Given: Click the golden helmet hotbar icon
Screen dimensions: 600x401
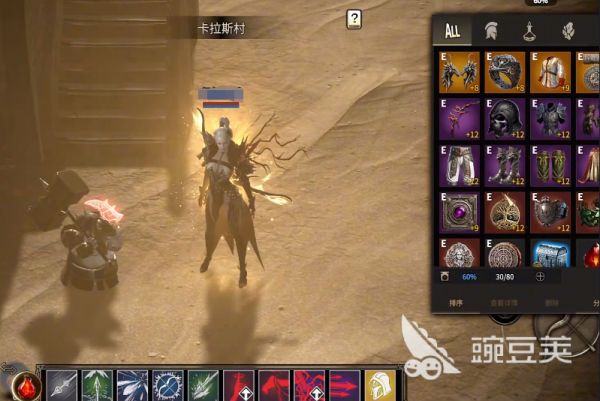Looking at the screenshot, I should point(378,386).
